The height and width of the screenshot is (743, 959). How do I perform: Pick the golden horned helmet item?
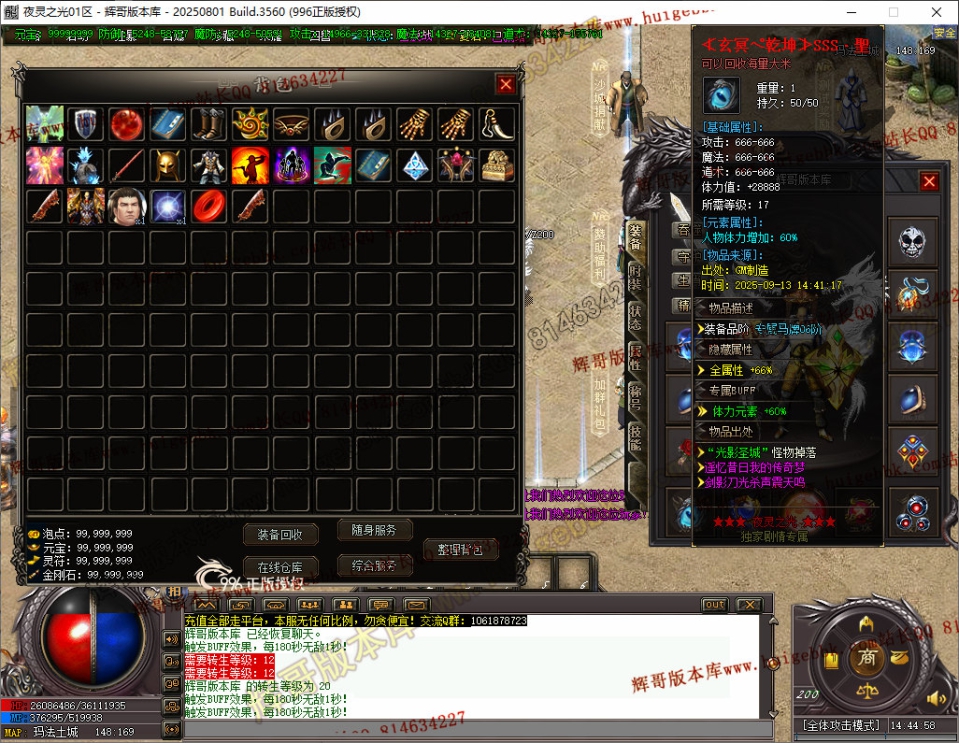[x=168, y=165]
